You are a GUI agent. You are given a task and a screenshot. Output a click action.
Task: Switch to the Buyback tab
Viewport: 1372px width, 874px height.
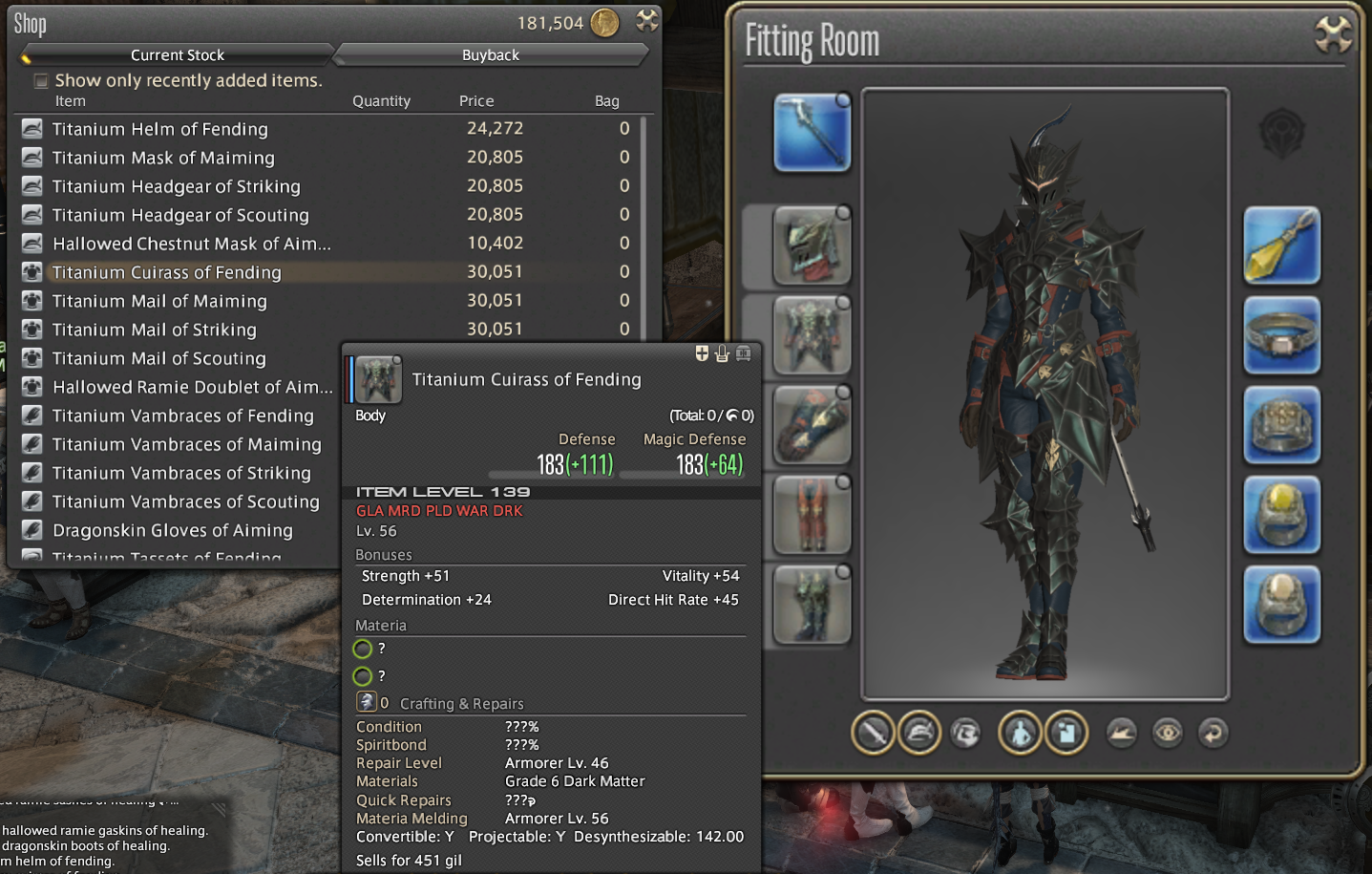[x=491, y=55]
